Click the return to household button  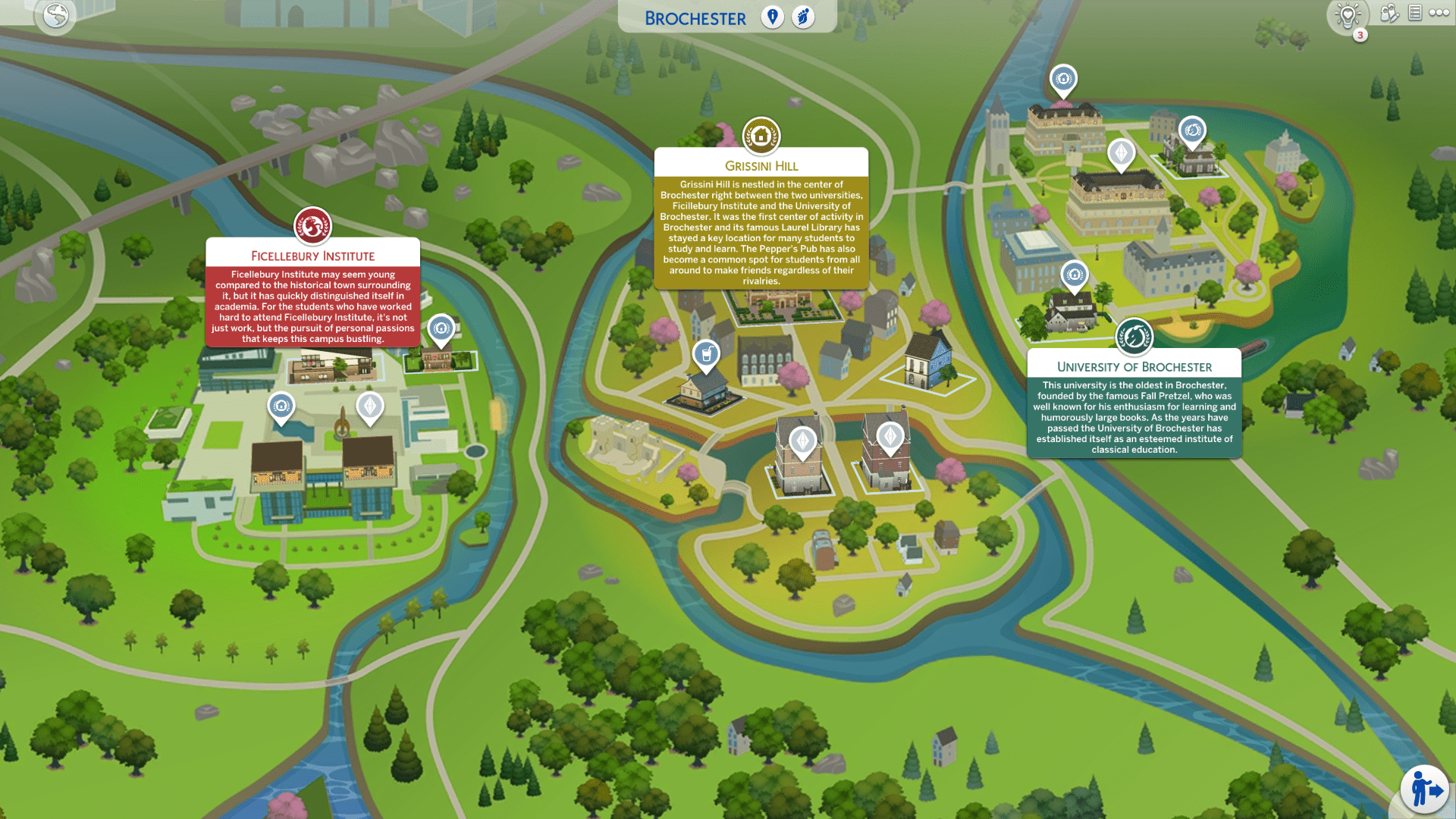coord(1425,790)
